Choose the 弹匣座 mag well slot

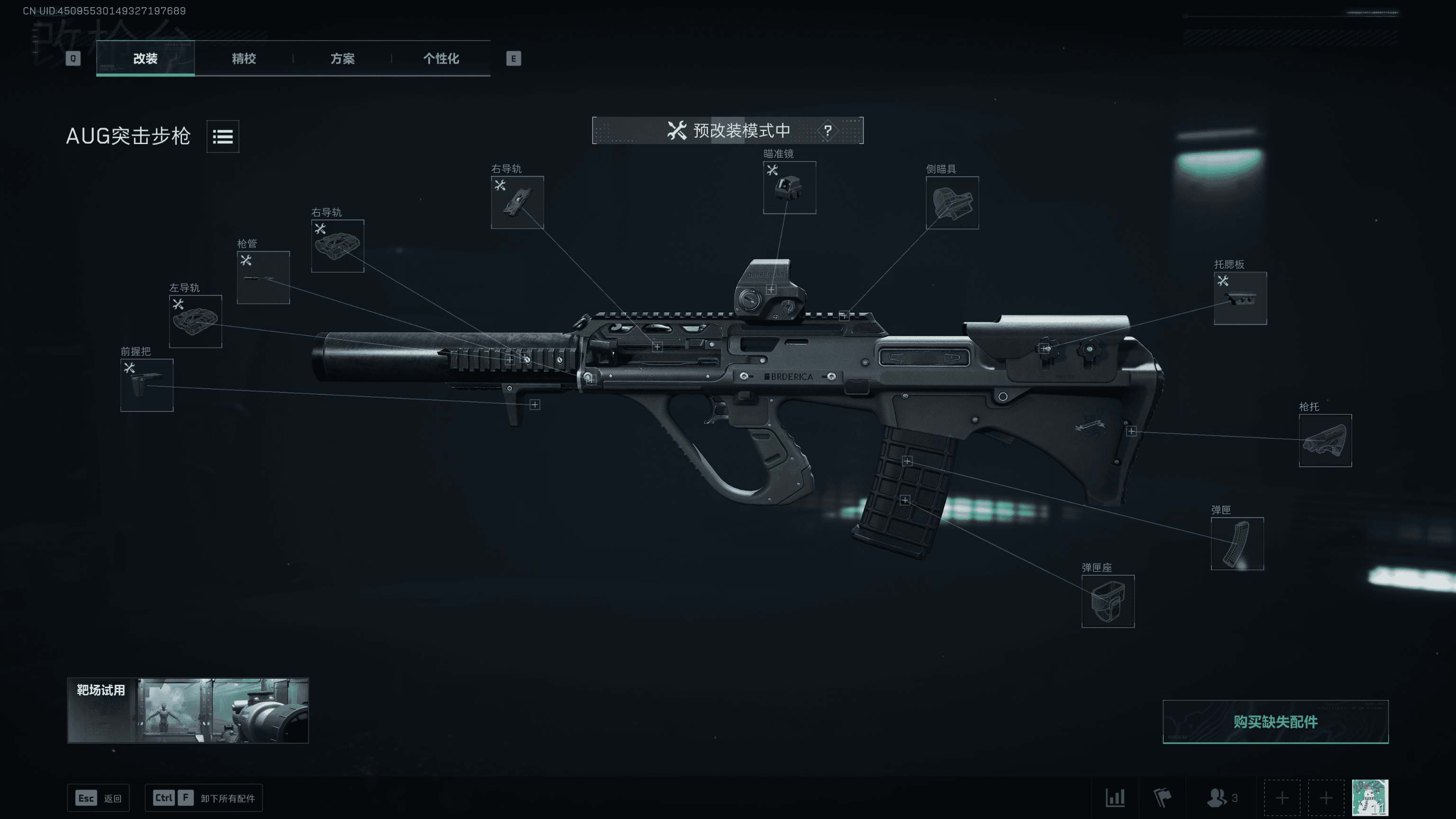click(x=1108, y=601)
